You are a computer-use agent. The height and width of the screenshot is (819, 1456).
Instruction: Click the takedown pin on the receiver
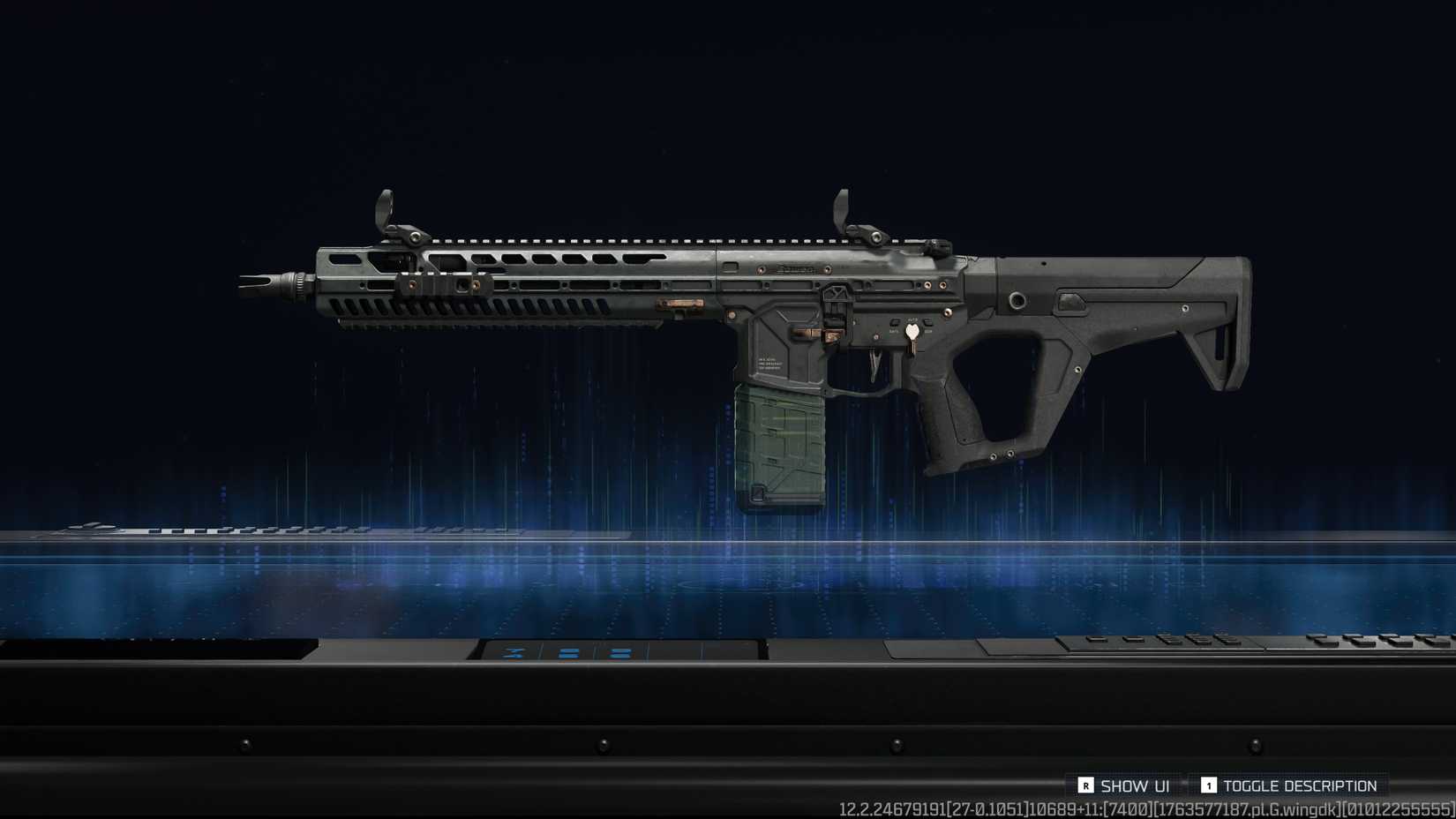click(x=948, y=313)
